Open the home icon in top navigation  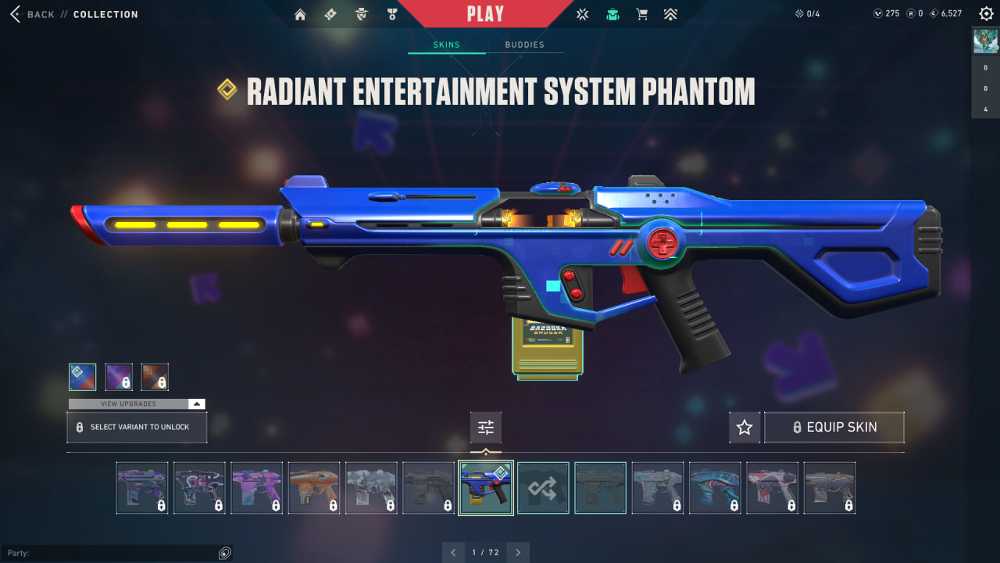pos(300,14)
